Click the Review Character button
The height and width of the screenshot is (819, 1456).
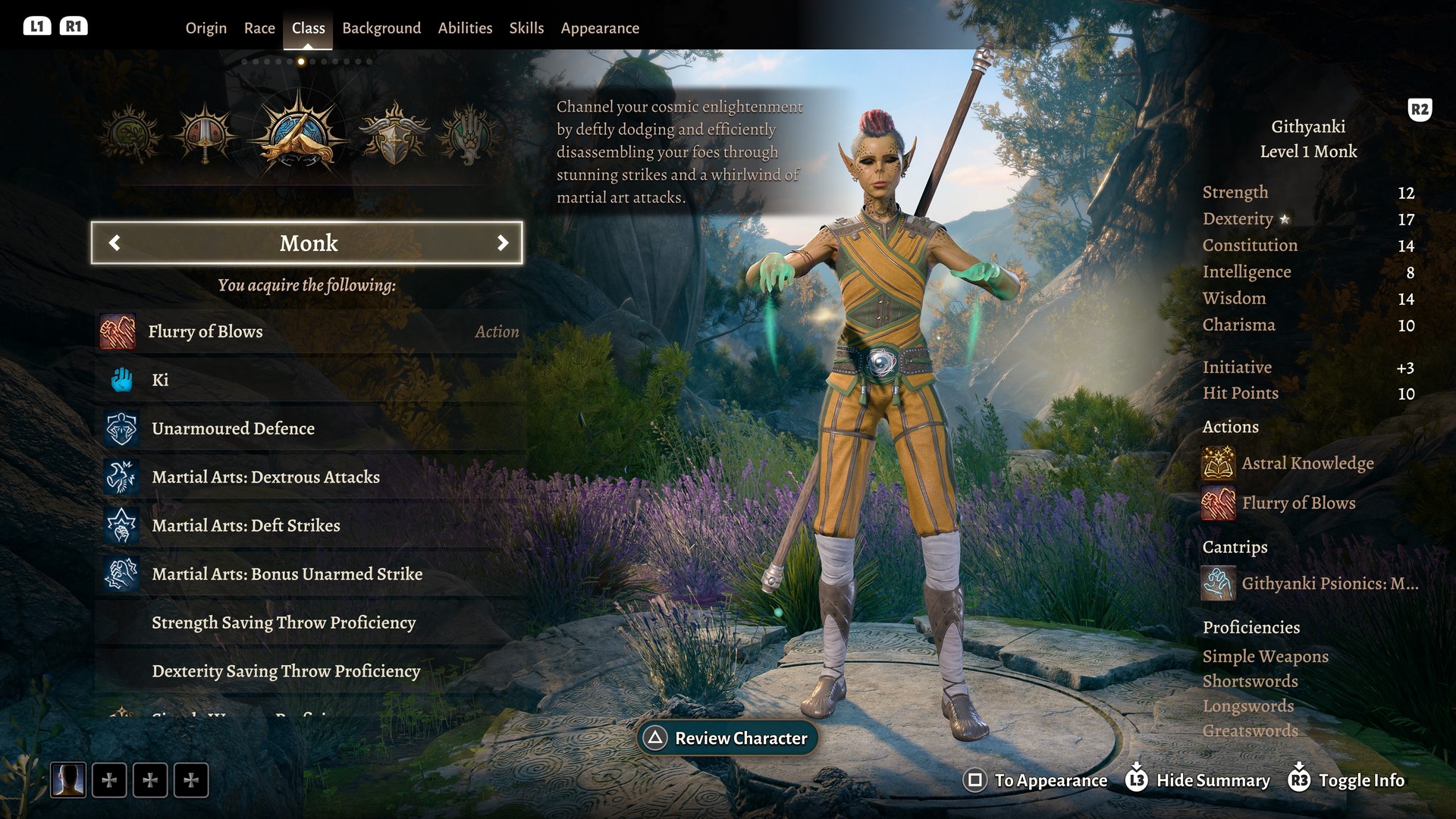(727, 738)
